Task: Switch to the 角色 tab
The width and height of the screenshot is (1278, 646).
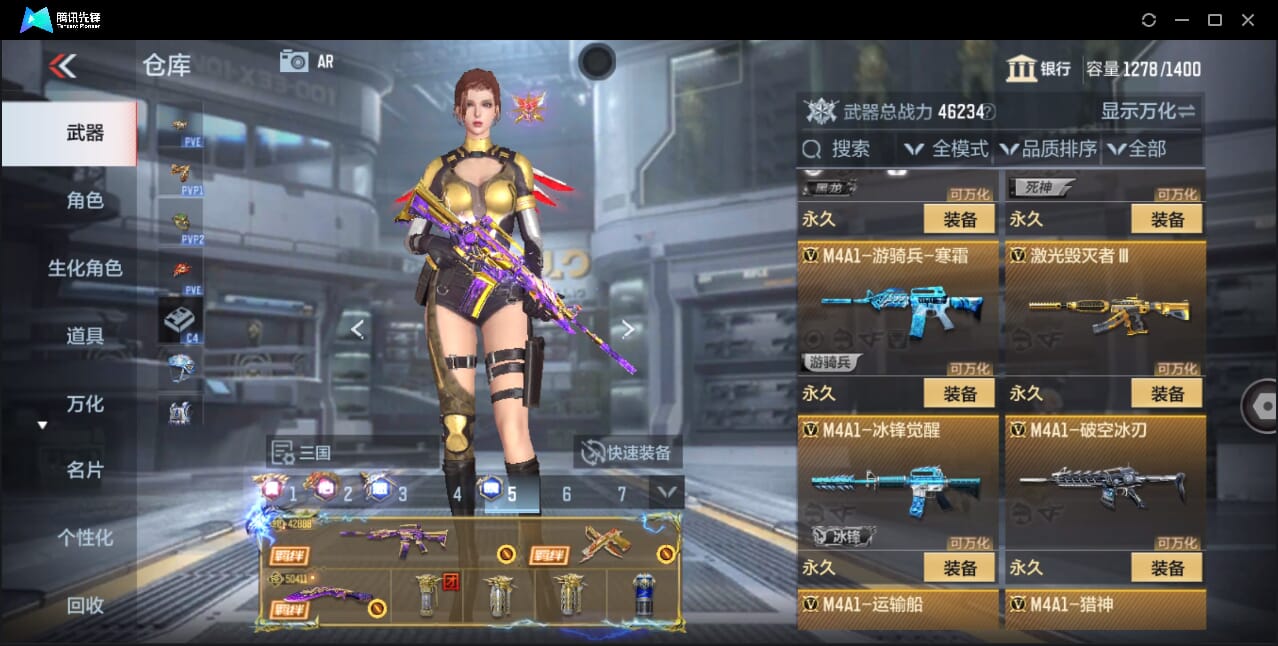Action: click(85, 201)
